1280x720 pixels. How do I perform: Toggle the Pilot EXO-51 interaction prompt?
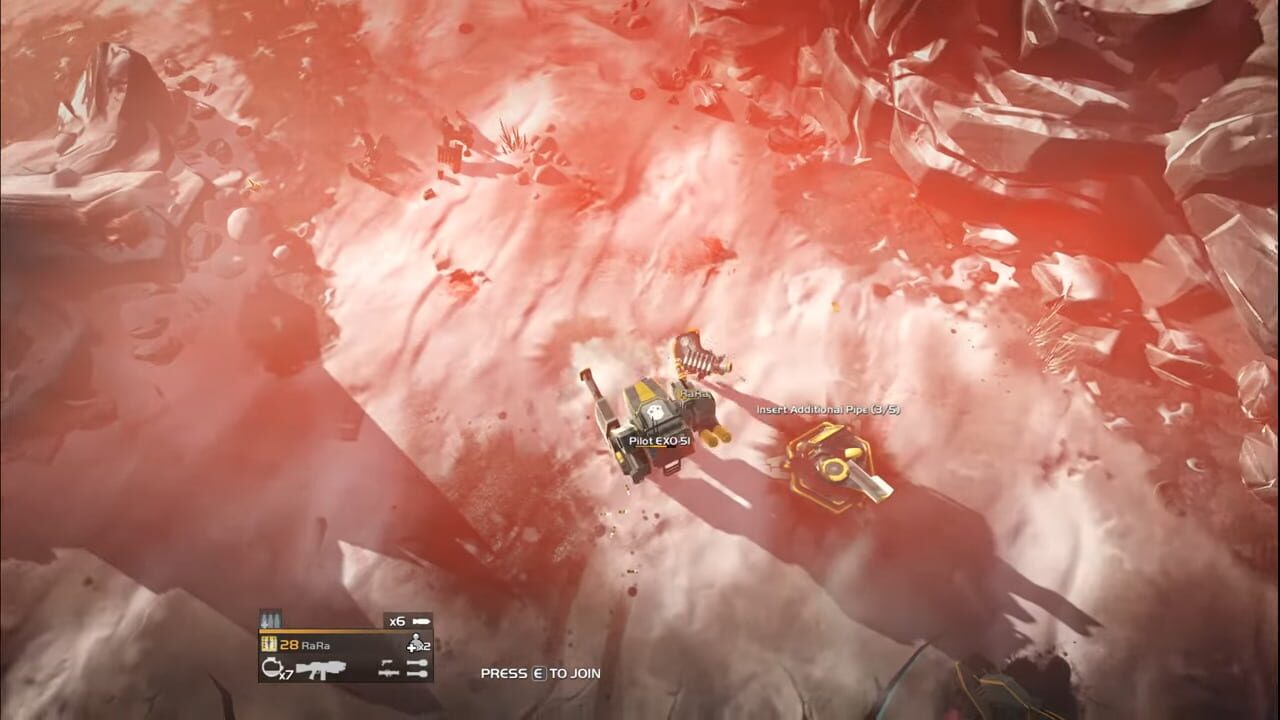click(x=658, y=442)
